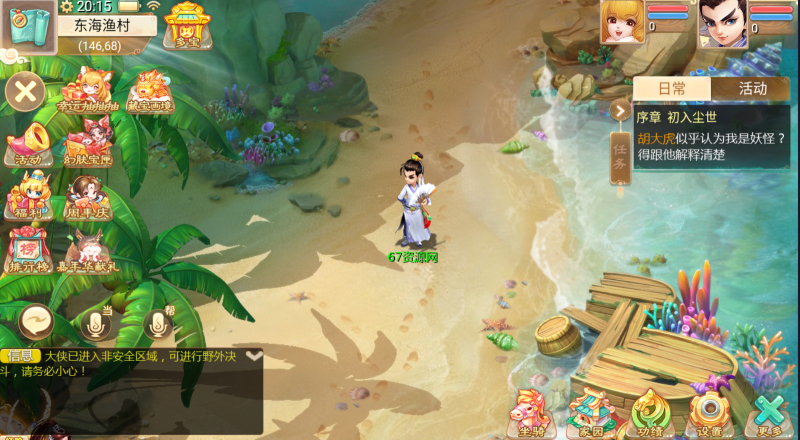This screenshot has height=440, width=800.
Task: Open the 活动 horn icon on the left
Action: click(28, 142)
